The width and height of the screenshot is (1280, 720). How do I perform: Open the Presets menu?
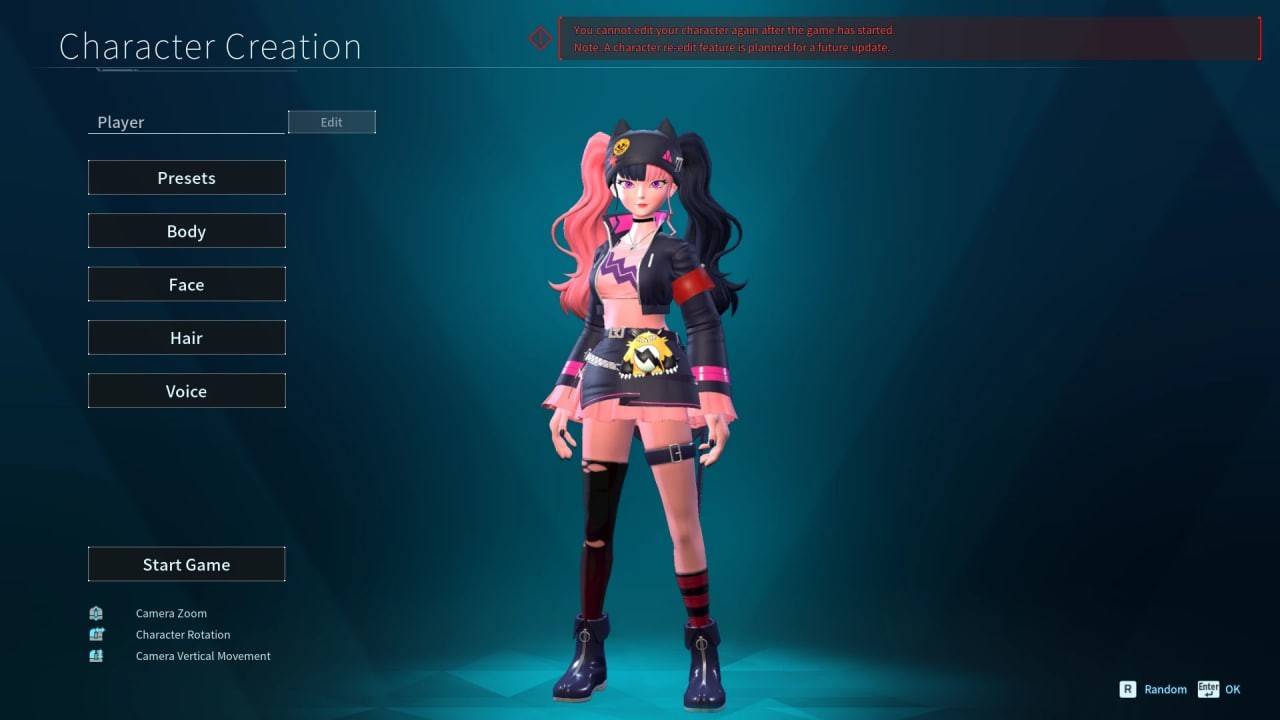186,177
